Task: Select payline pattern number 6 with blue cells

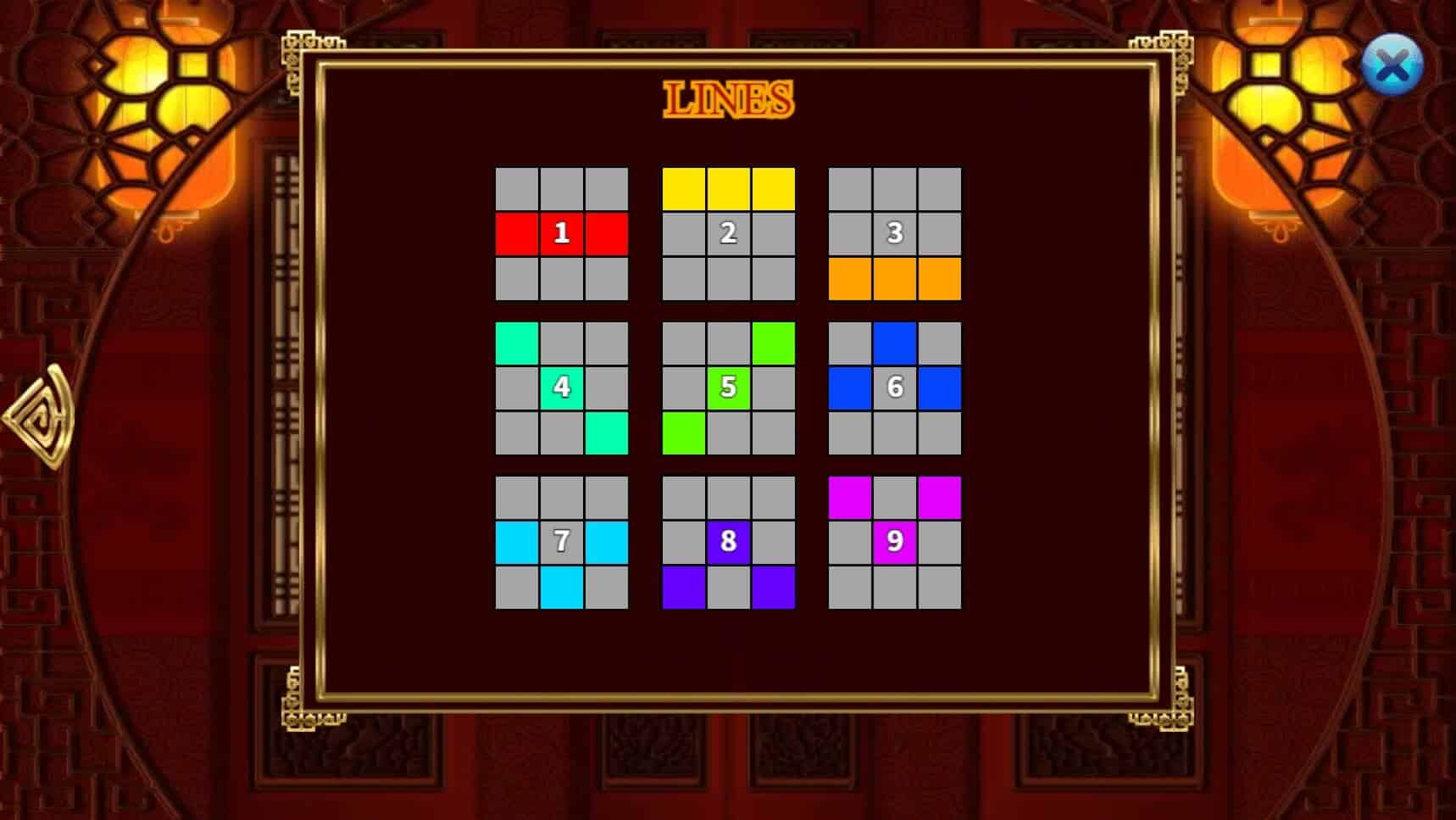Action: [x=892, y=387]
